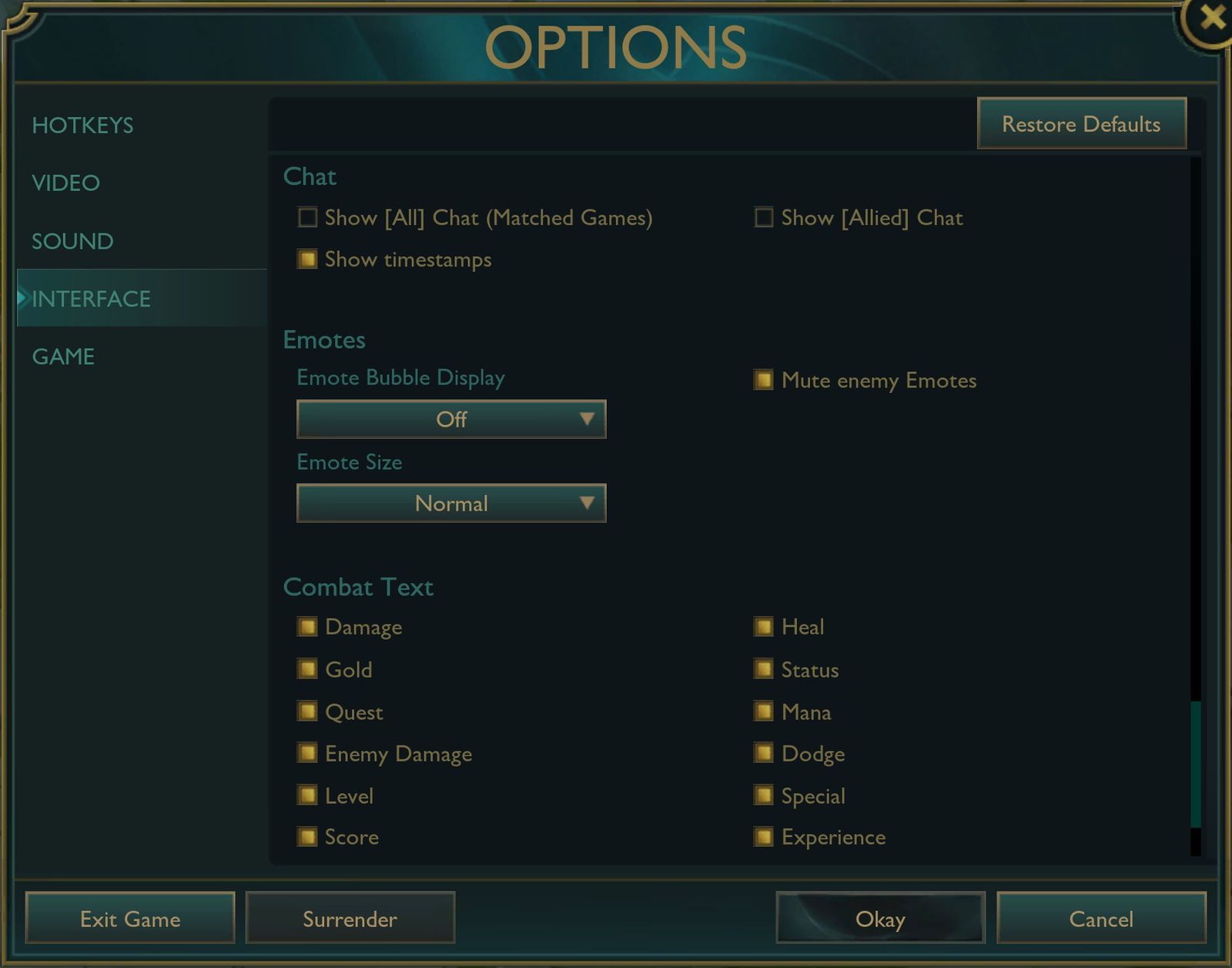The image size is (1232, 968).
Task: Toggle the Experience combat text
Action: coord(764,837)
